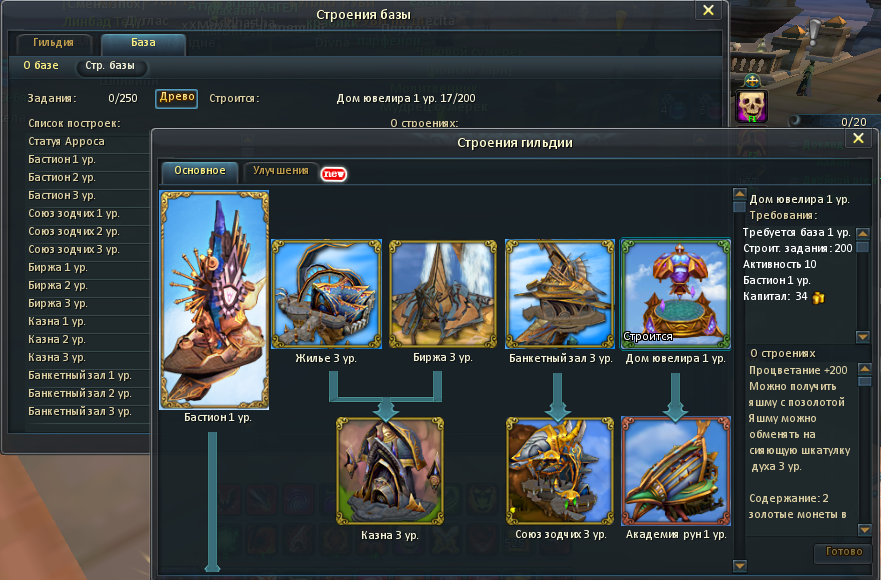
Task: Select the Основное tab
Action: click(200, 171)
